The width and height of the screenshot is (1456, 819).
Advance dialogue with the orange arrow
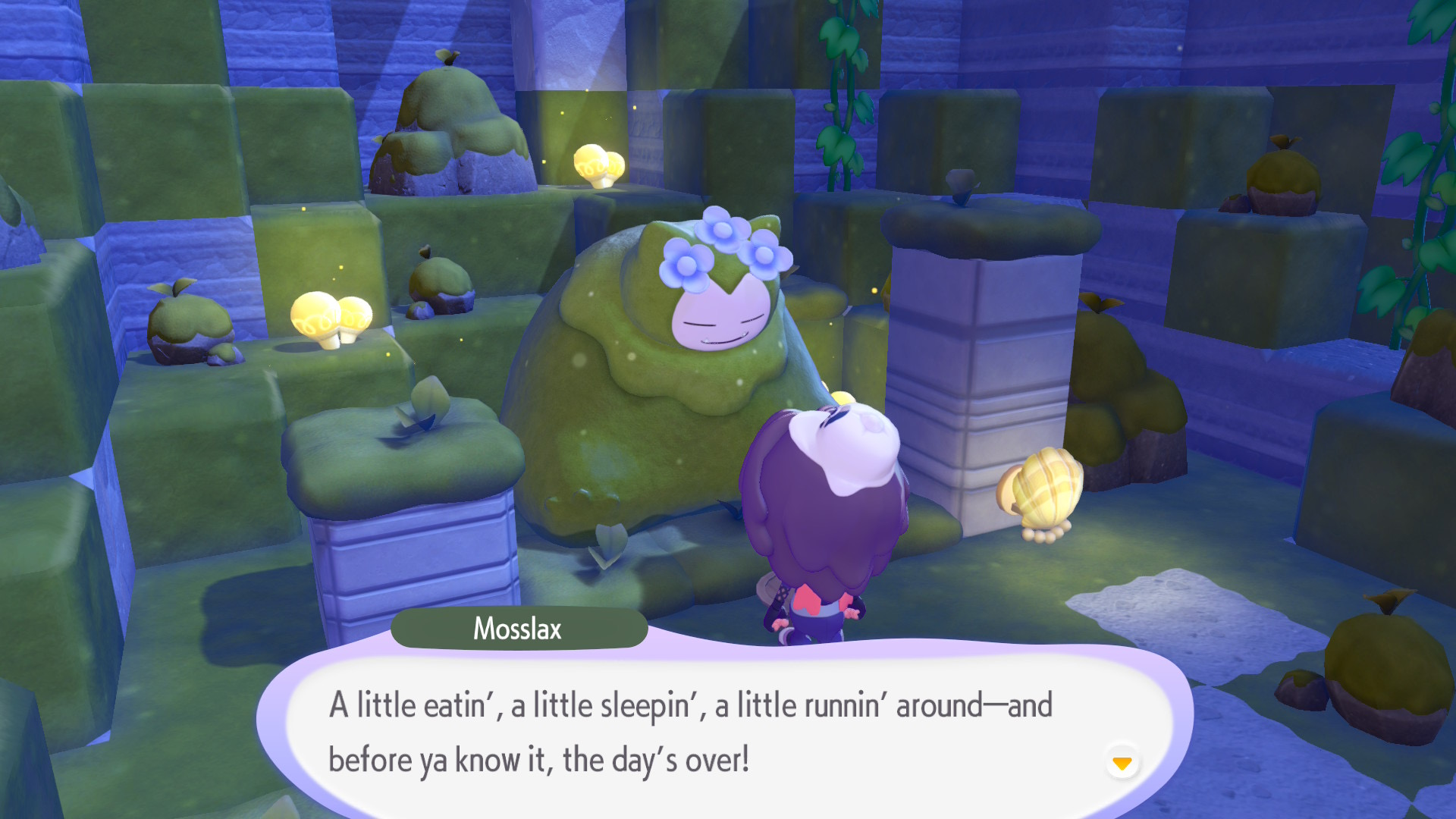pos(1122,762)
